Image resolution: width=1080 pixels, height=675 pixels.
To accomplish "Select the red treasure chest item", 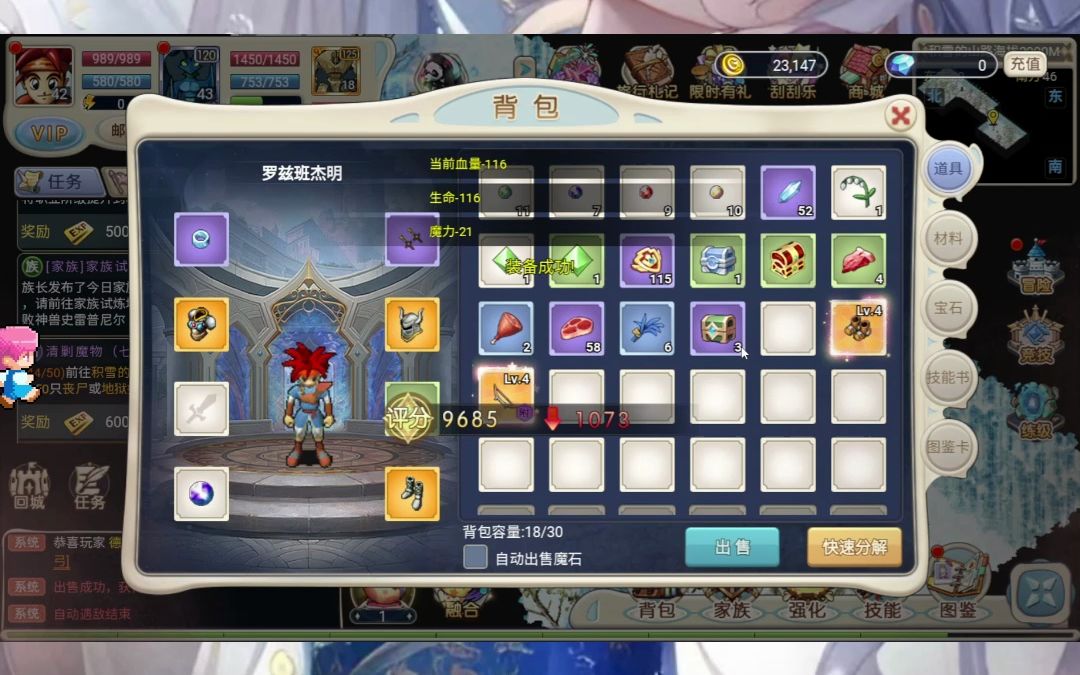I will tap(788, 260).
